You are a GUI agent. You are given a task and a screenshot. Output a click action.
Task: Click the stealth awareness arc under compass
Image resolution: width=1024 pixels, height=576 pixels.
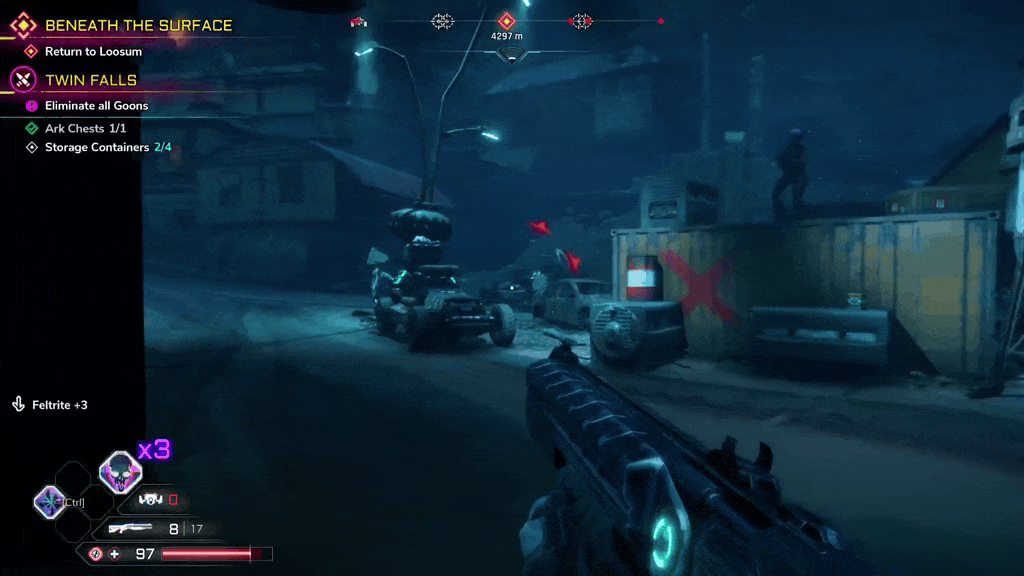(511, 57)
